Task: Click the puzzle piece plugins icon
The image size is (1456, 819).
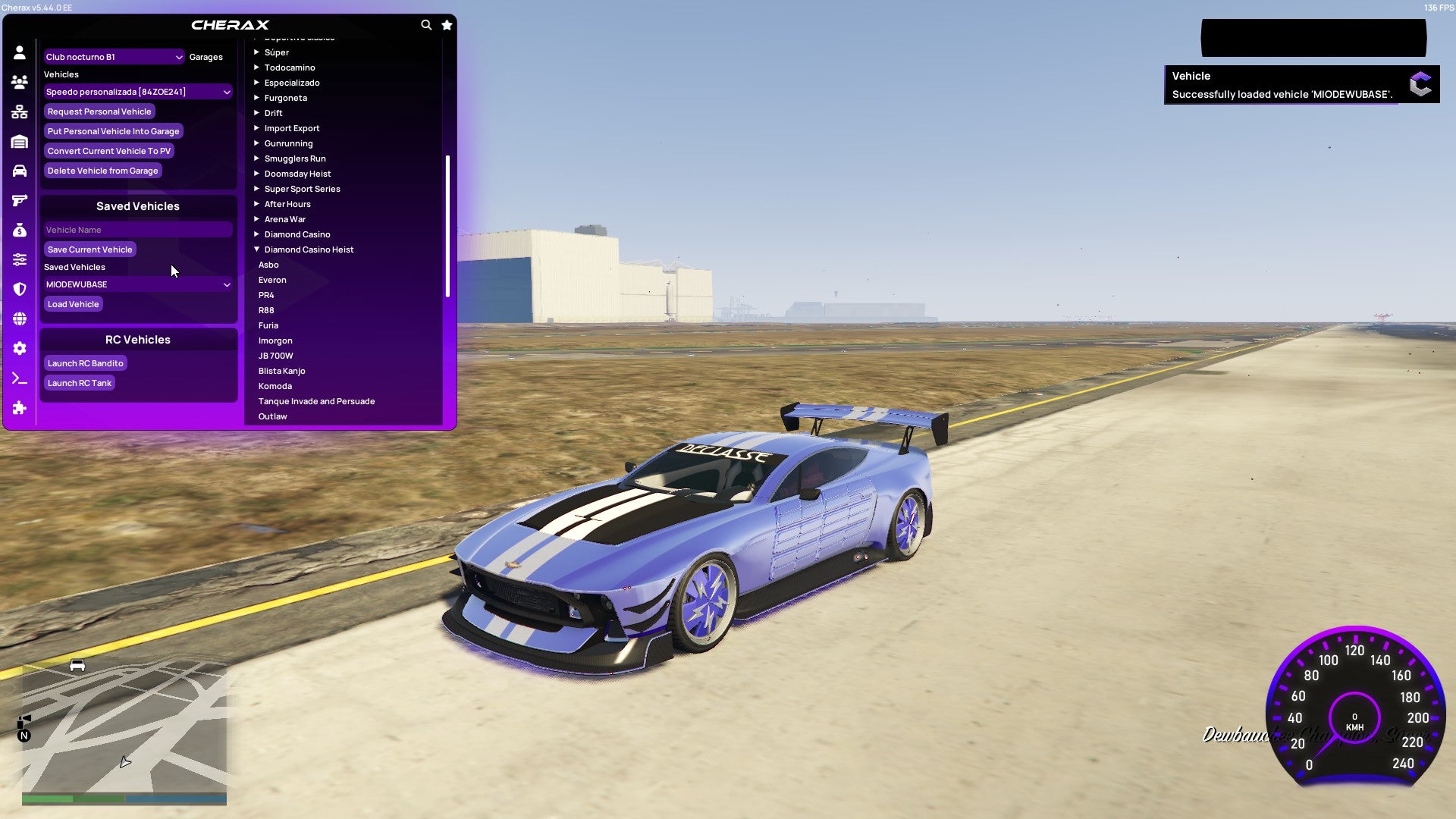Action: tap(20, 409)
